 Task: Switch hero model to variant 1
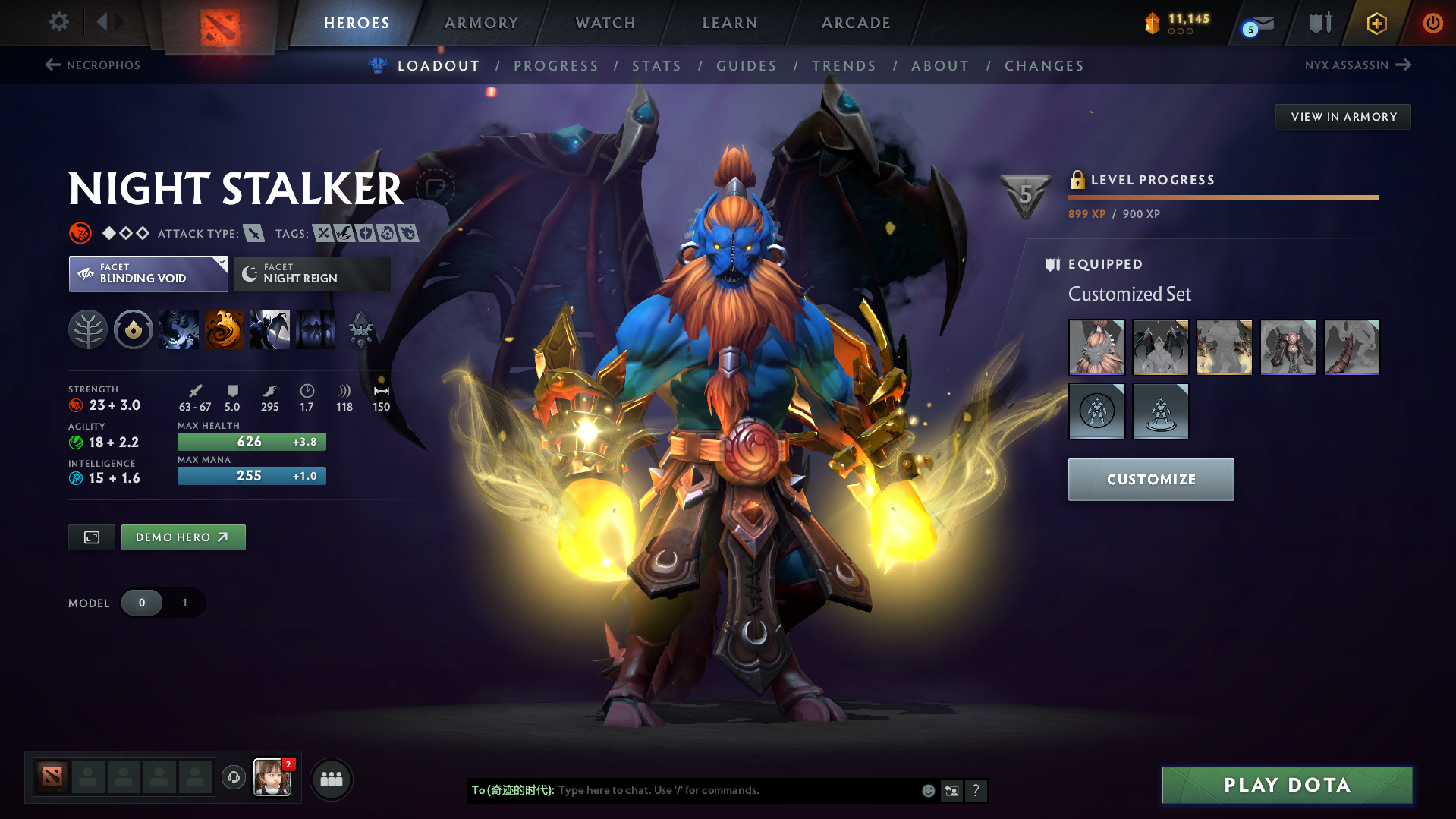pos(184,602)
